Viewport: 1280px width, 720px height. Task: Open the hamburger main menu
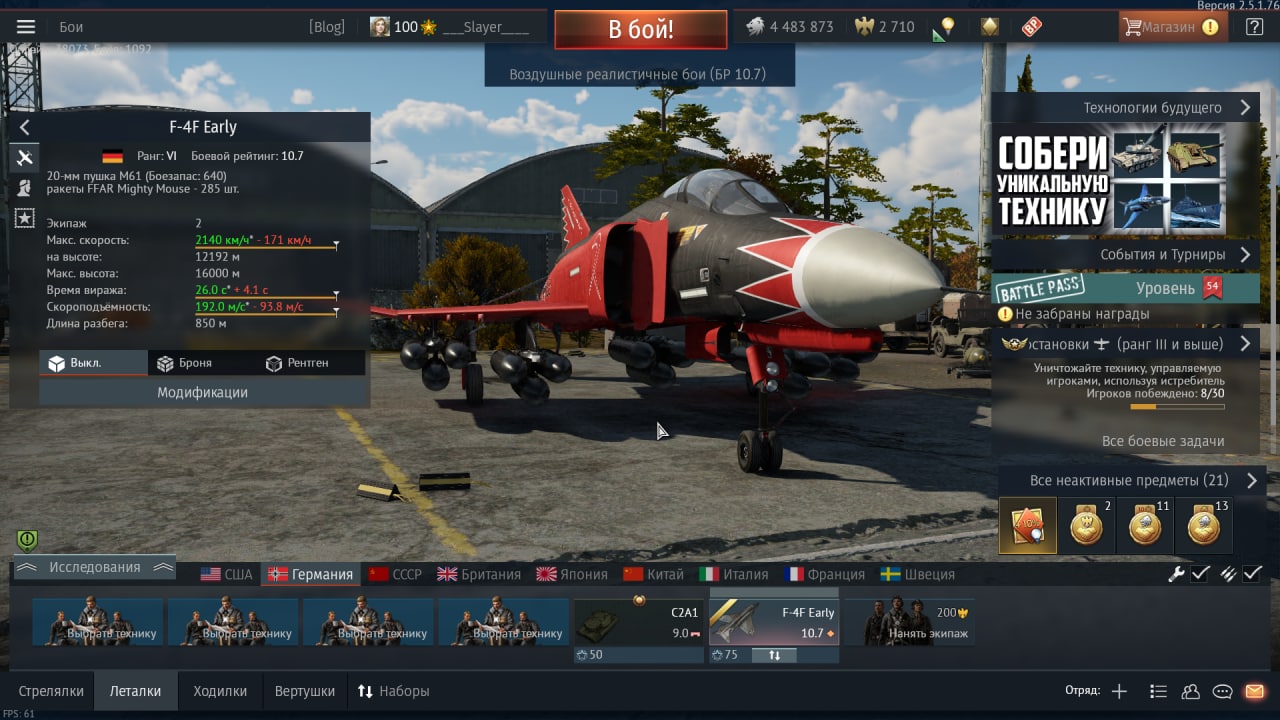pos(26,27)
